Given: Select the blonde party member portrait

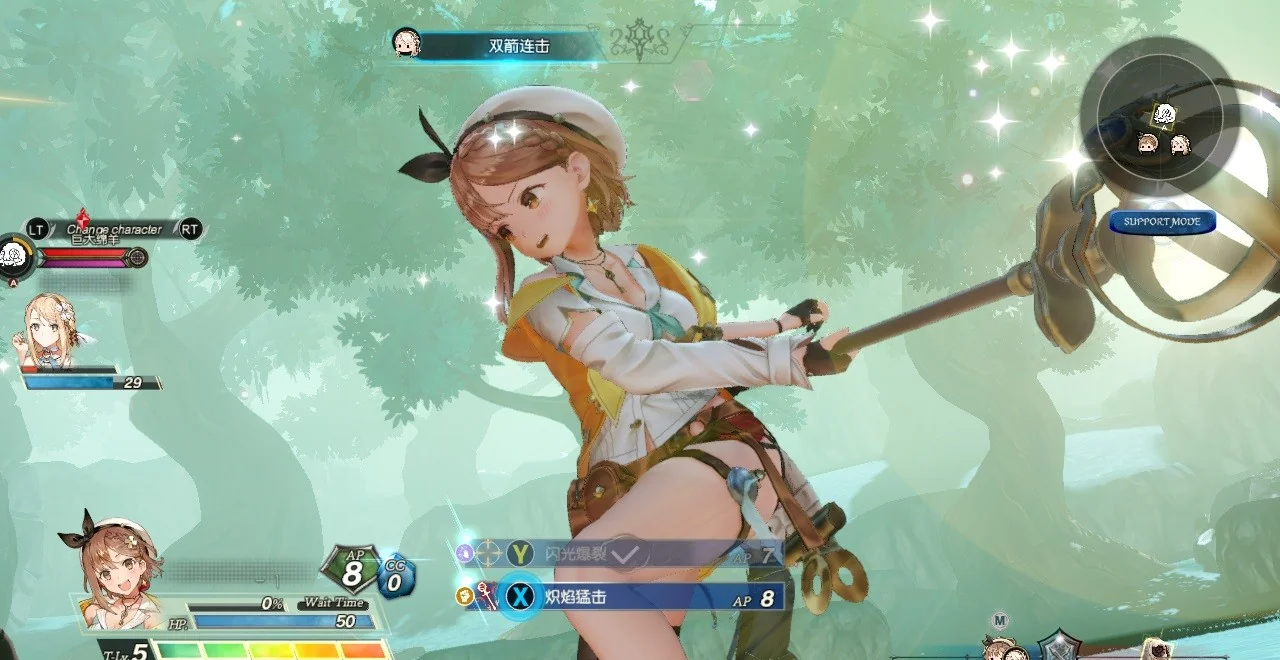Looking at the screenshot, I should point(50,330).
